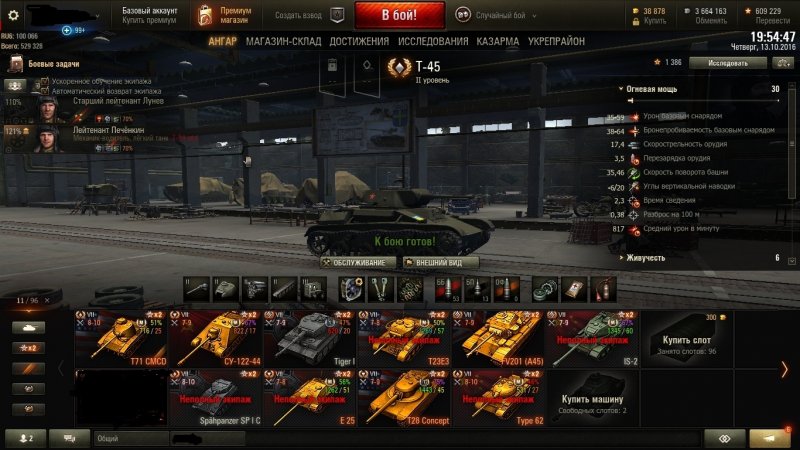The height and width of the screenshot is (450, 800).
Task: Click Купить машину to buy a vehicle
Action: tap(593, 394)
